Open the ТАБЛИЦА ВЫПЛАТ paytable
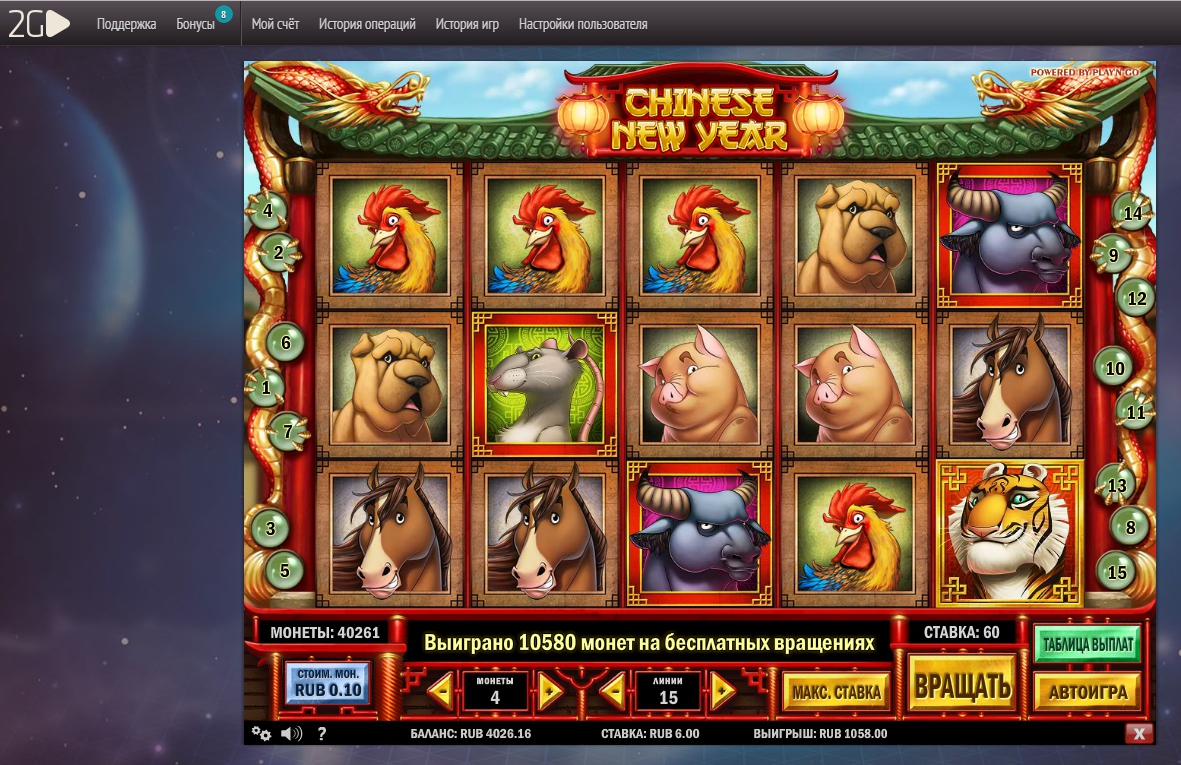1181x765 pixels. click(1088, 645)
